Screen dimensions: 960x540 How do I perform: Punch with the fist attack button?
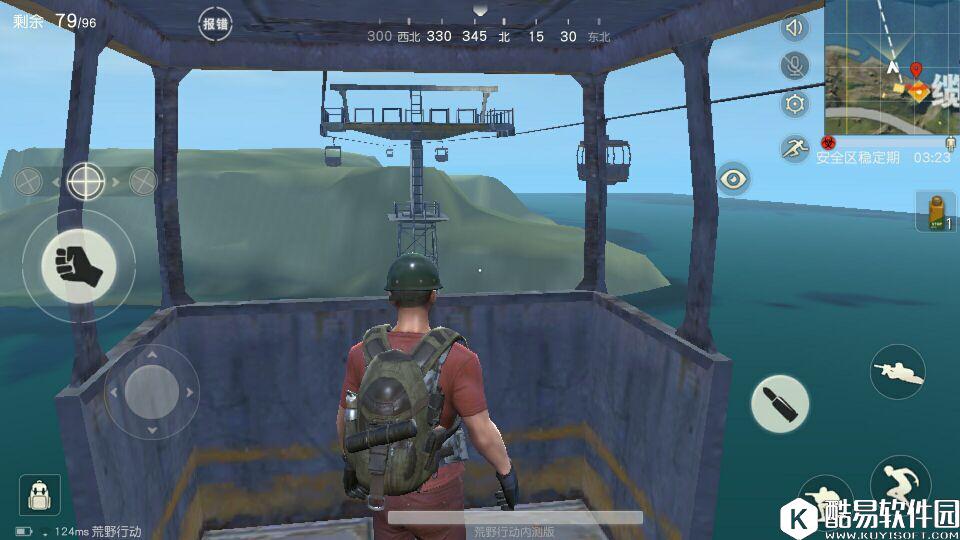(x=78, y=266)
